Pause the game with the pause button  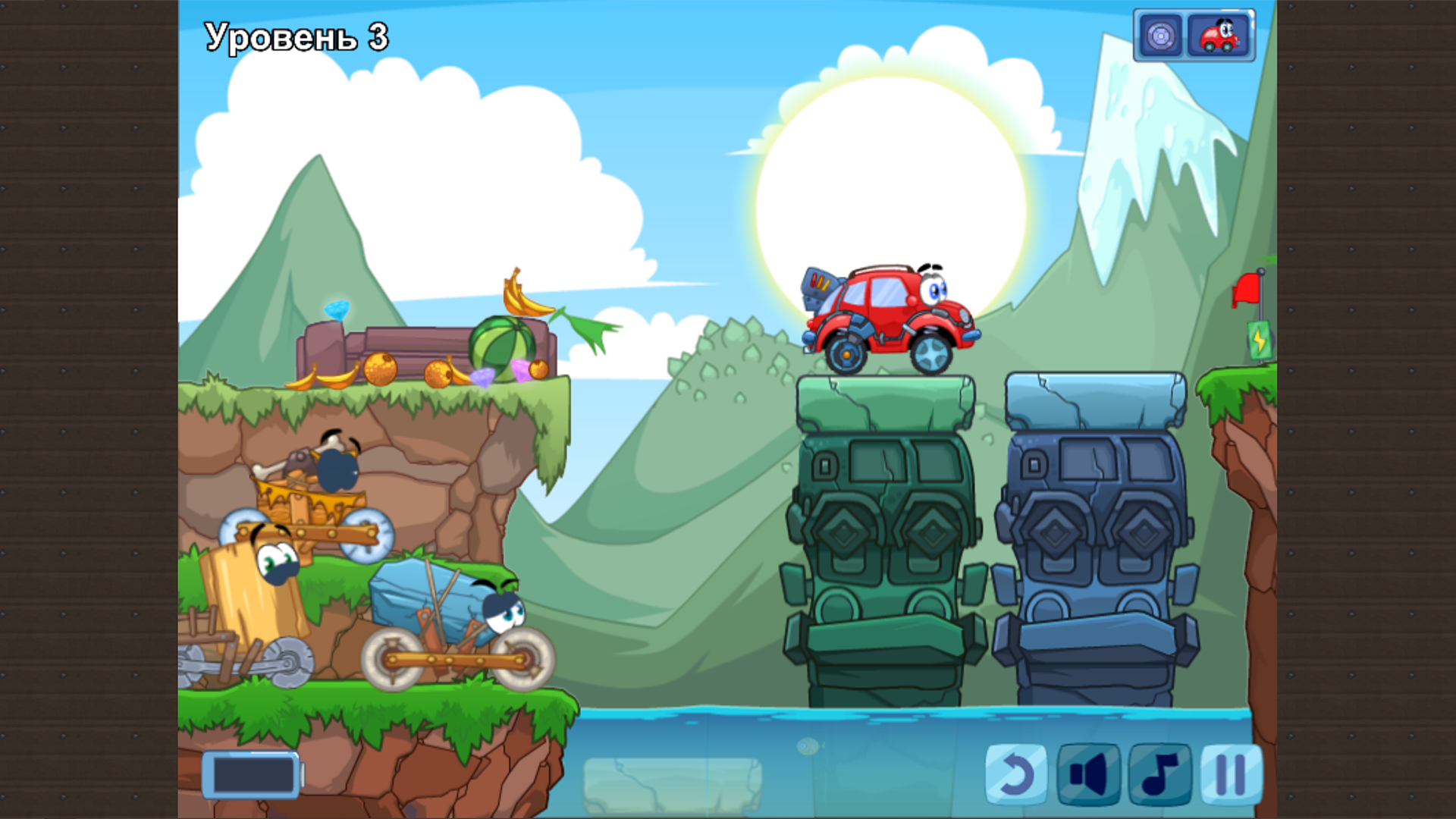click(x=1230, y=775)
